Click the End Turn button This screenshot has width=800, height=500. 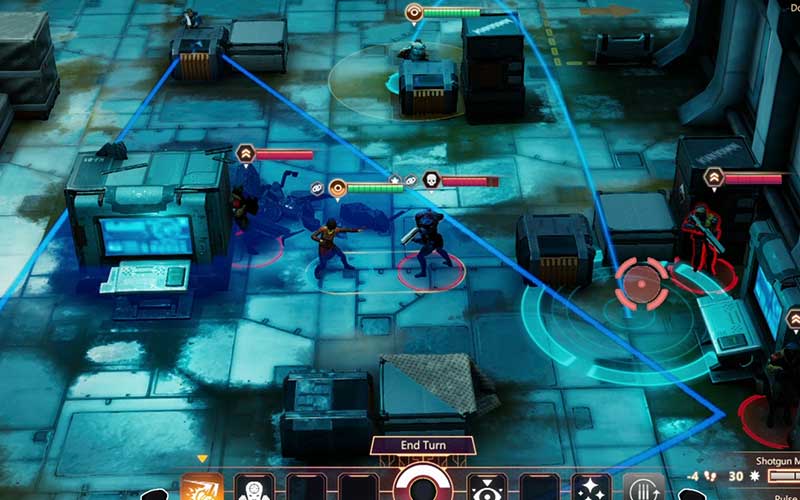click(422, 446)
